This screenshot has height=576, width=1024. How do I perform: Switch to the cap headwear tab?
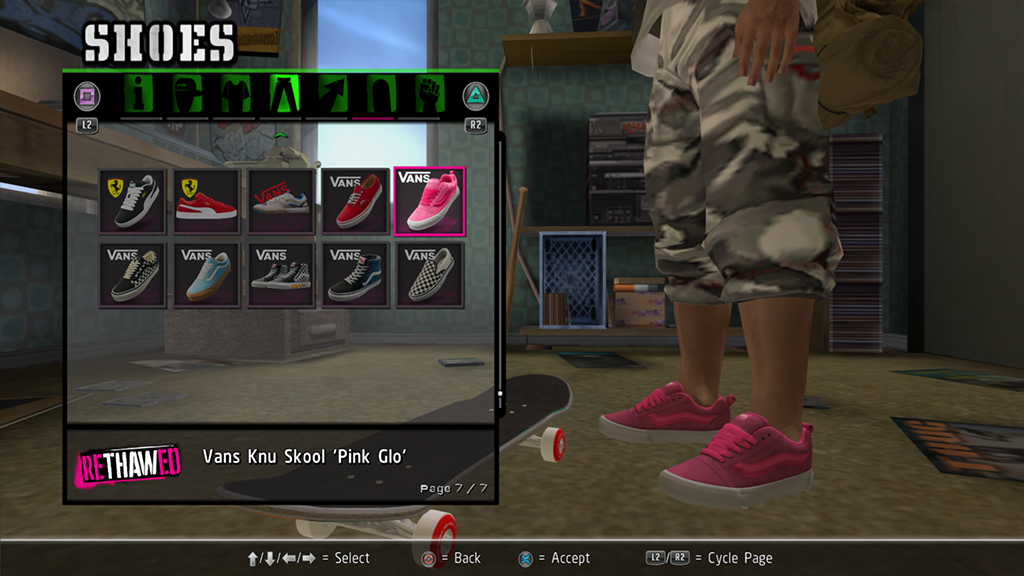pyautogui.click(x=188, y=95)
